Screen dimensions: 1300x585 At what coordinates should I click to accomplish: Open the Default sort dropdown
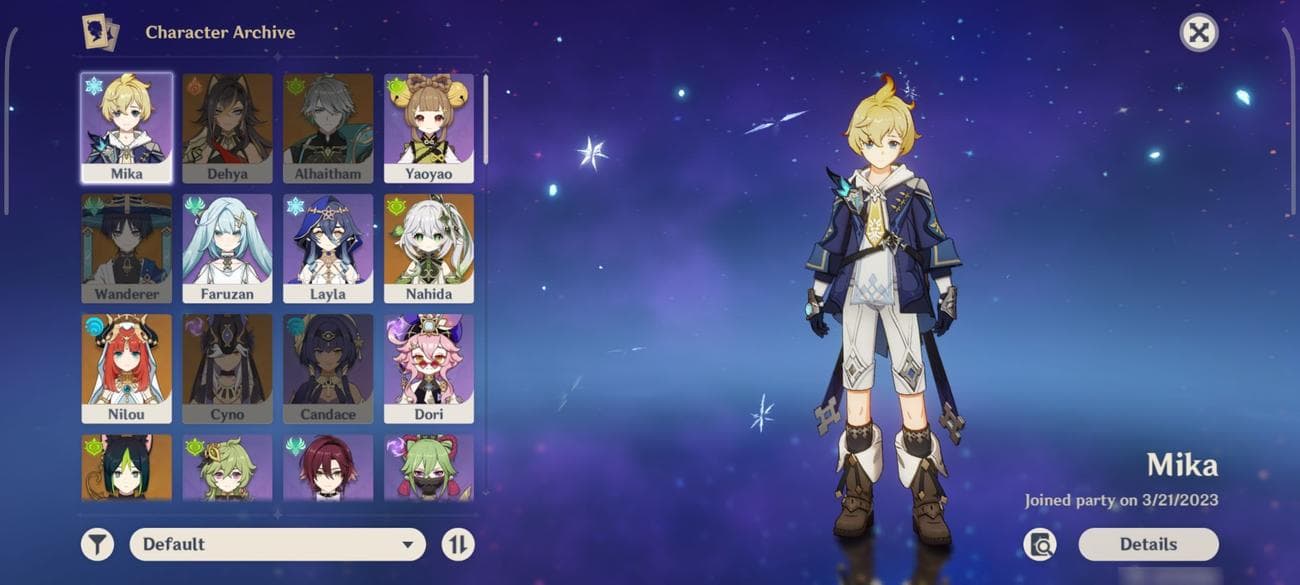pyautogui.click(x=277, y=544)
